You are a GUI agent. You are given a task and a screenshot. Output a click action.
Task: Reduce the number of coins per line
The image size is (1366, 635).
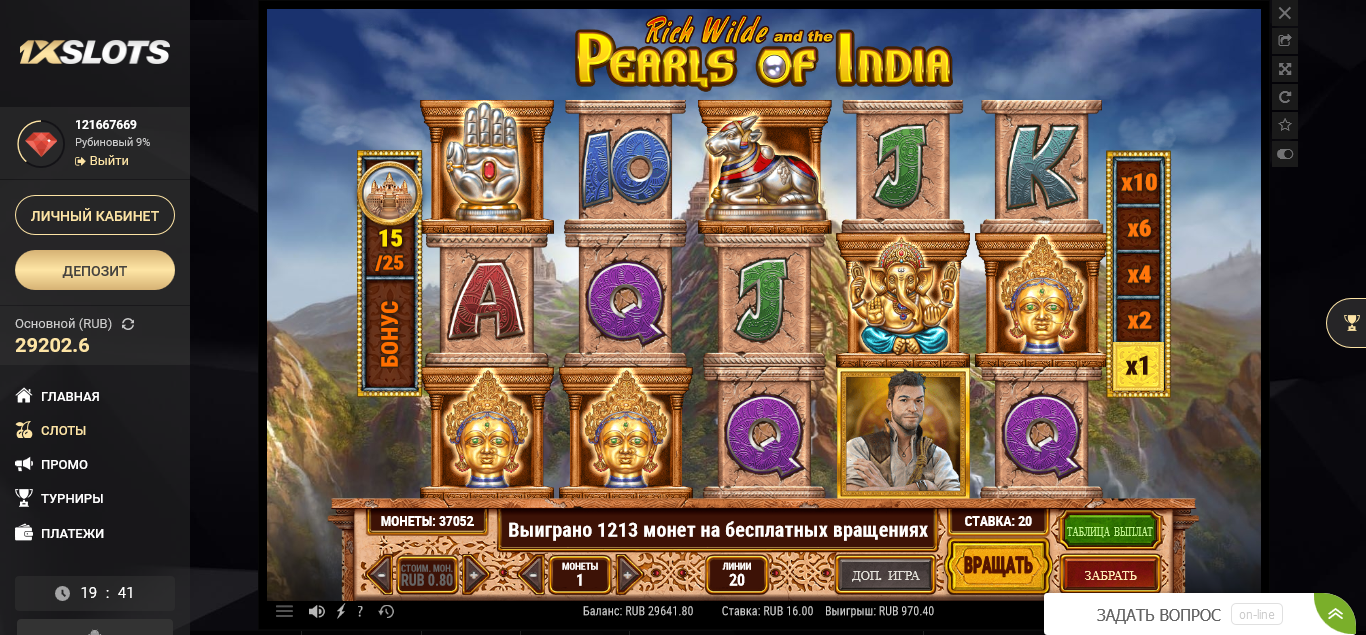[x=532, y=575]
